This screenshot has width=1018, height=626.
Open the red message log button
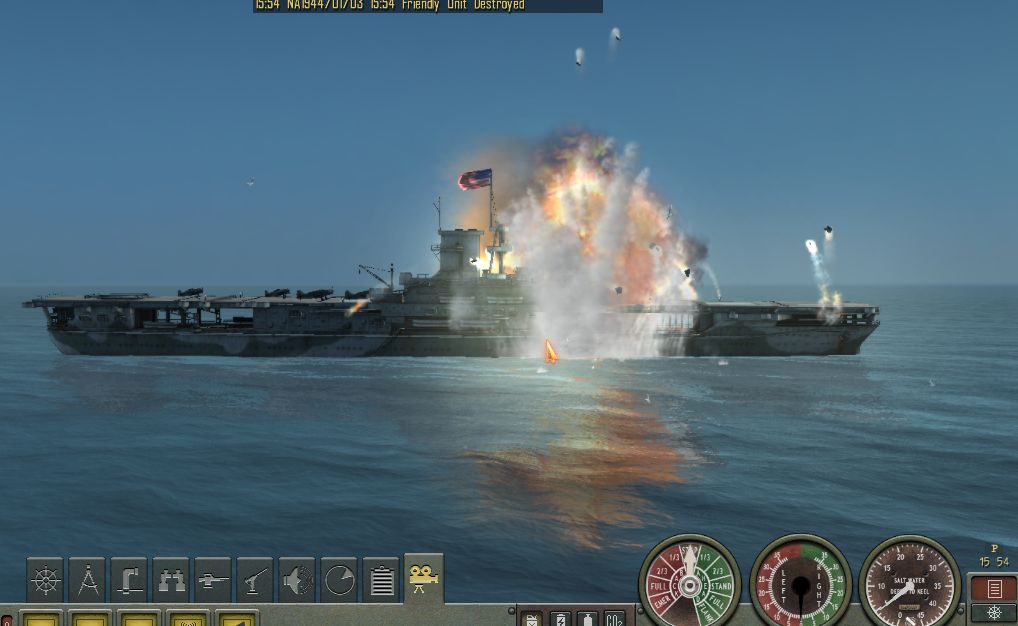pos(993,588)
